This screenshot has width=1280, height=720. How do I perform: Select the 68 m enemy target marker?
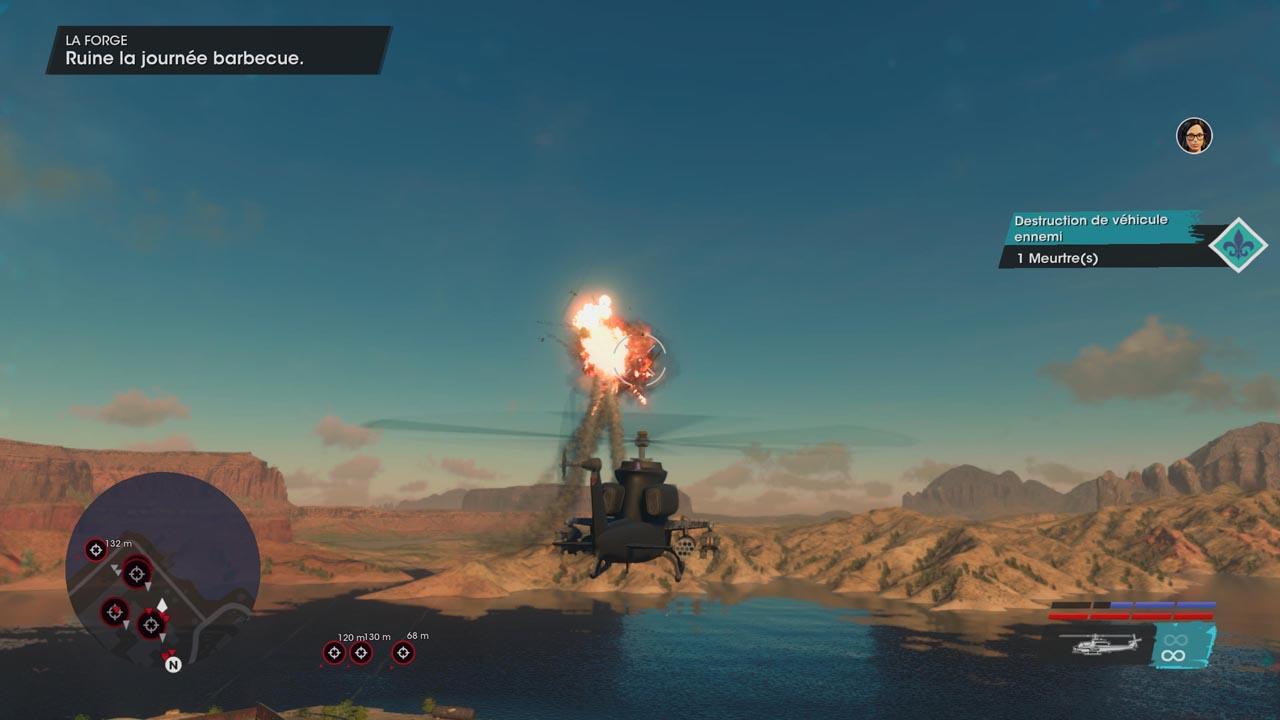(403, 653)
